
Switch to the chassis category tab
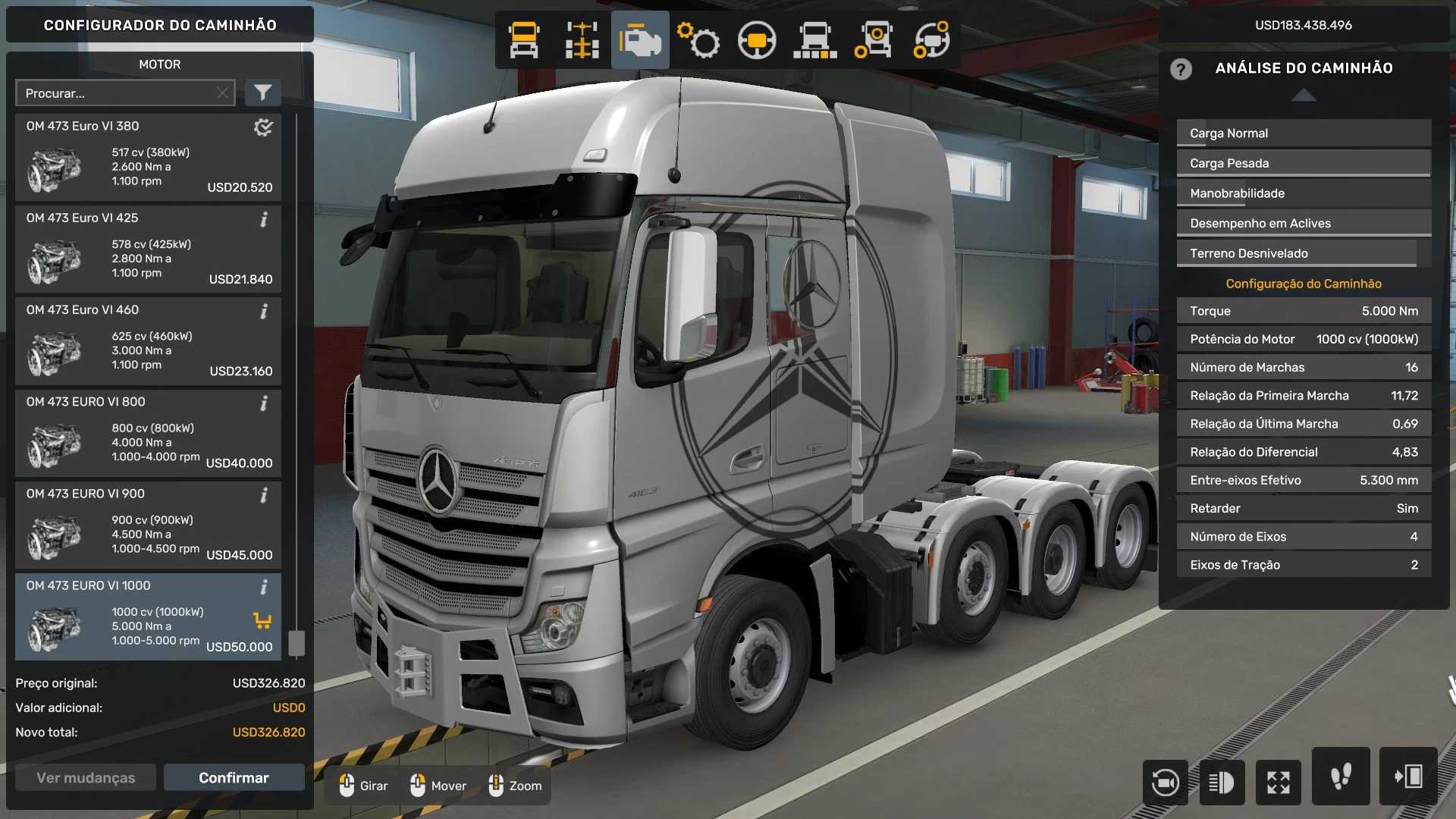coord(582,40)
